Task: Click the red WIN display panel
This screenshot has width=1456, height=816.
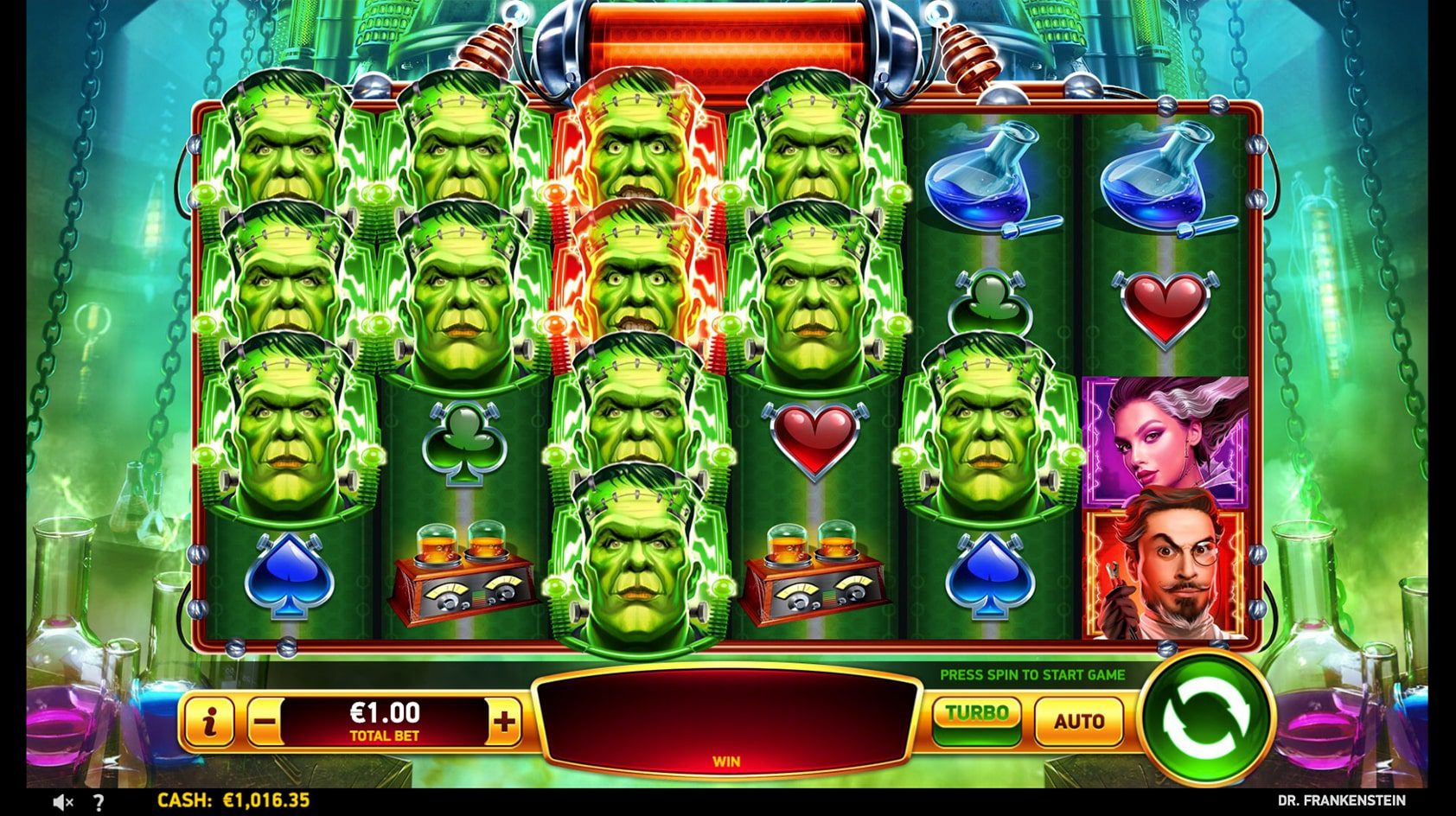Action: [x=726, y=722]
